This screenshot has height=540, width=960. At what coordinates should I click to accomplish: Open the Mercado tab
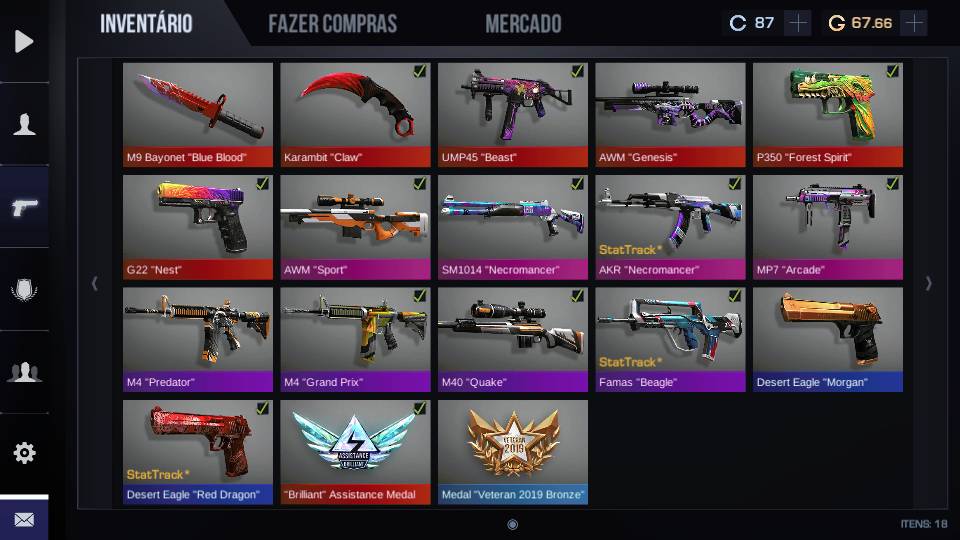pos(523,24)
